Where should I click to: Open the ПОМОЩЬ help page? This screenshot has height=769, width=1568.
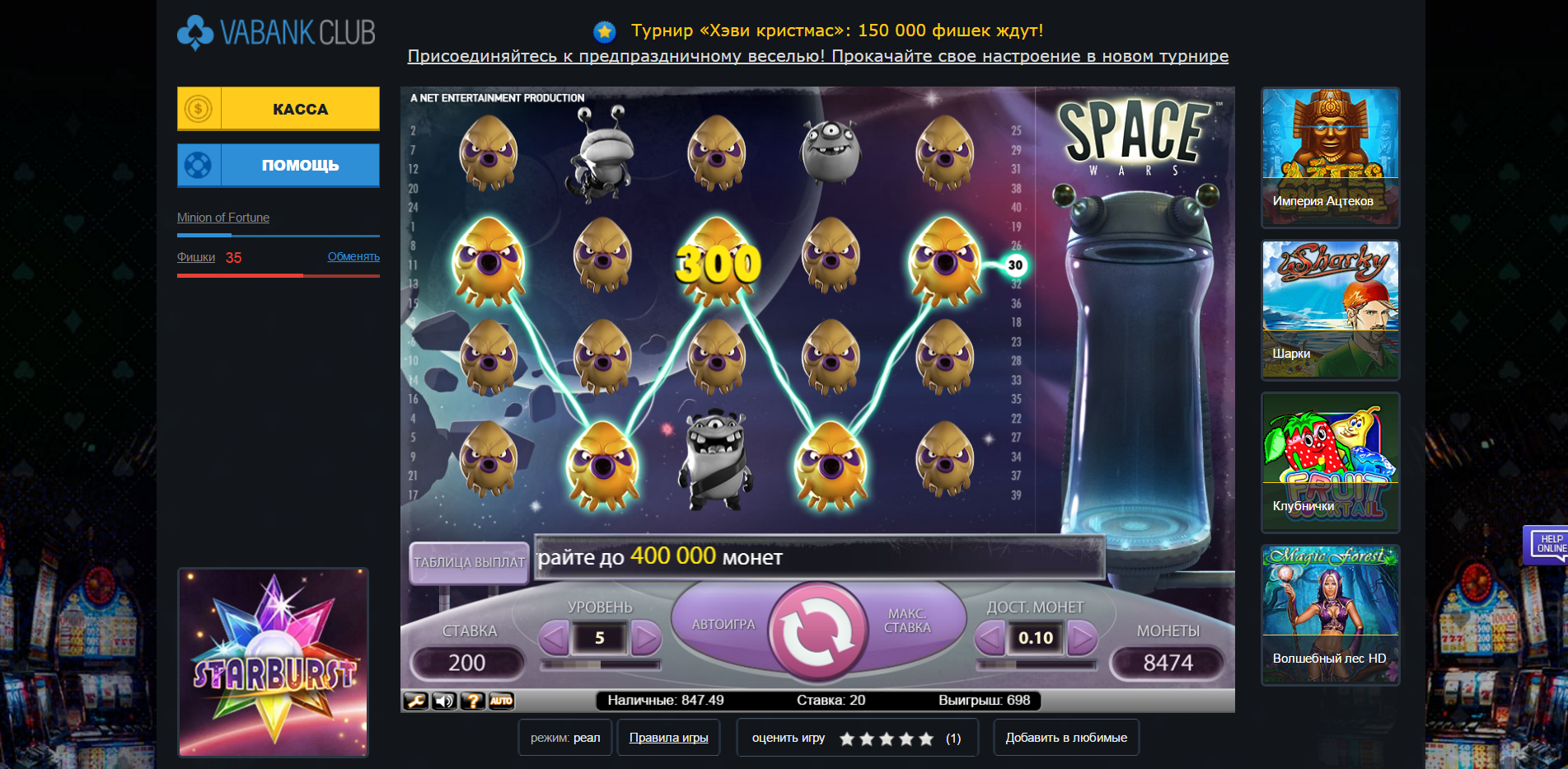[x=278, y=165]
